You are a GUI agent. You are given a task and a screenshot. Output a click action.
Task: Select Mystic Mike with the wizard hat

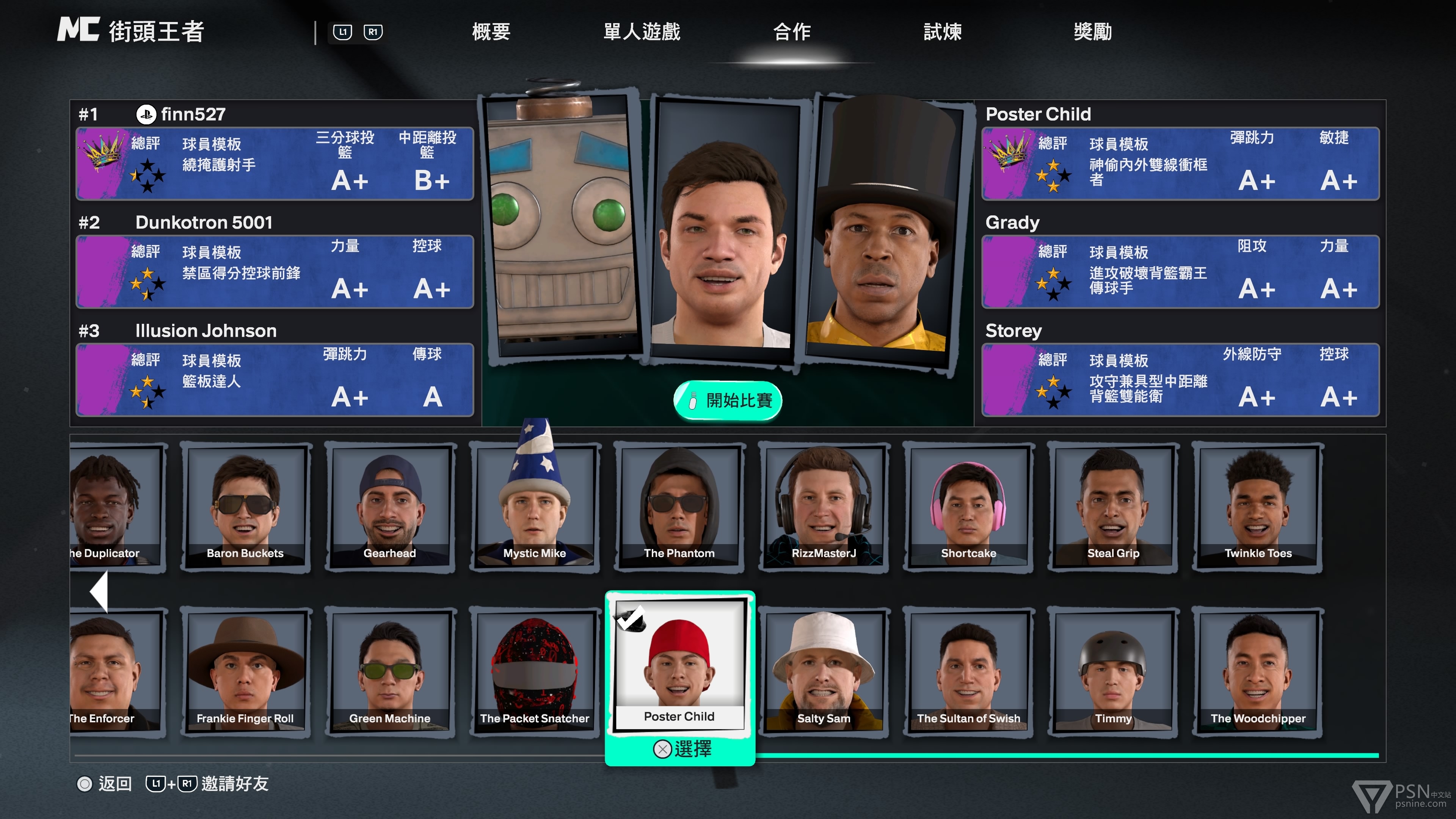pos(535,507)
